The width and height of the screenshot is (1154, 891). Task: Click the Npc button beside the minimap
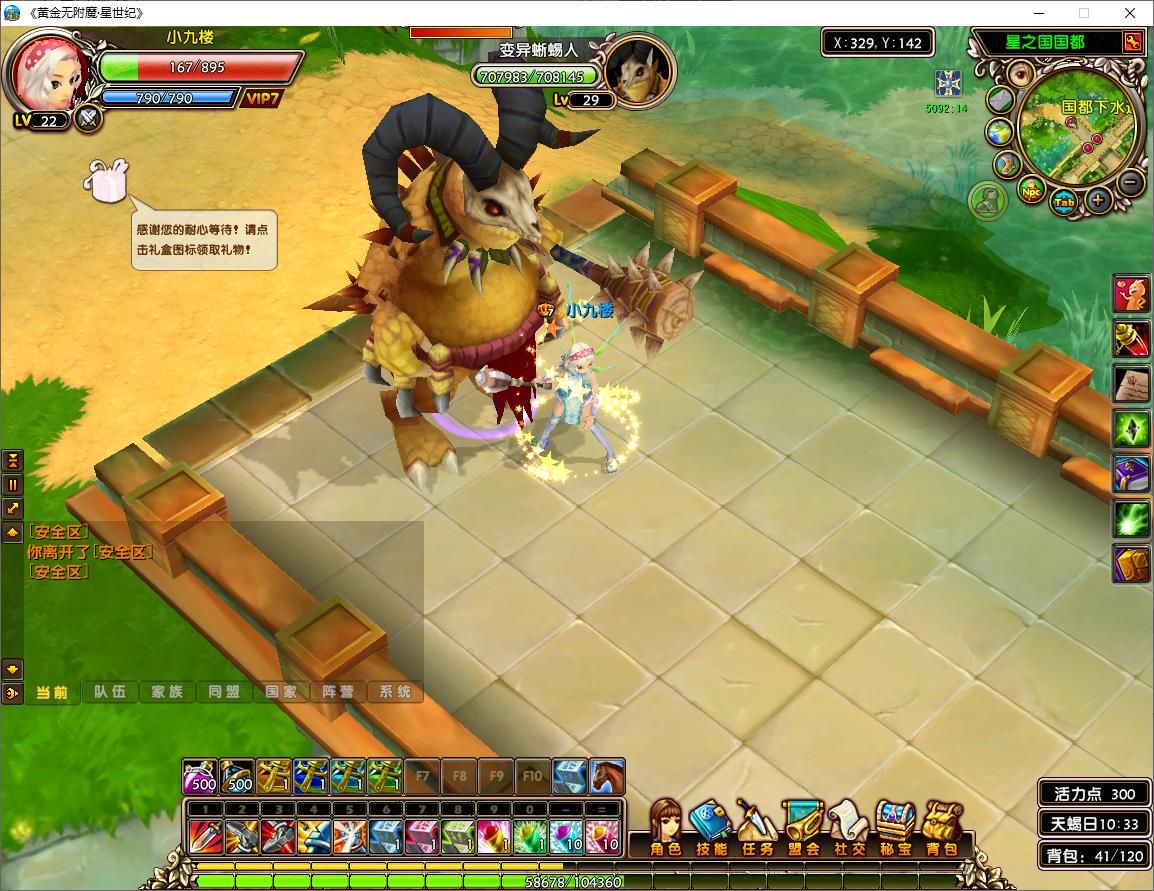coord(1030,187)
